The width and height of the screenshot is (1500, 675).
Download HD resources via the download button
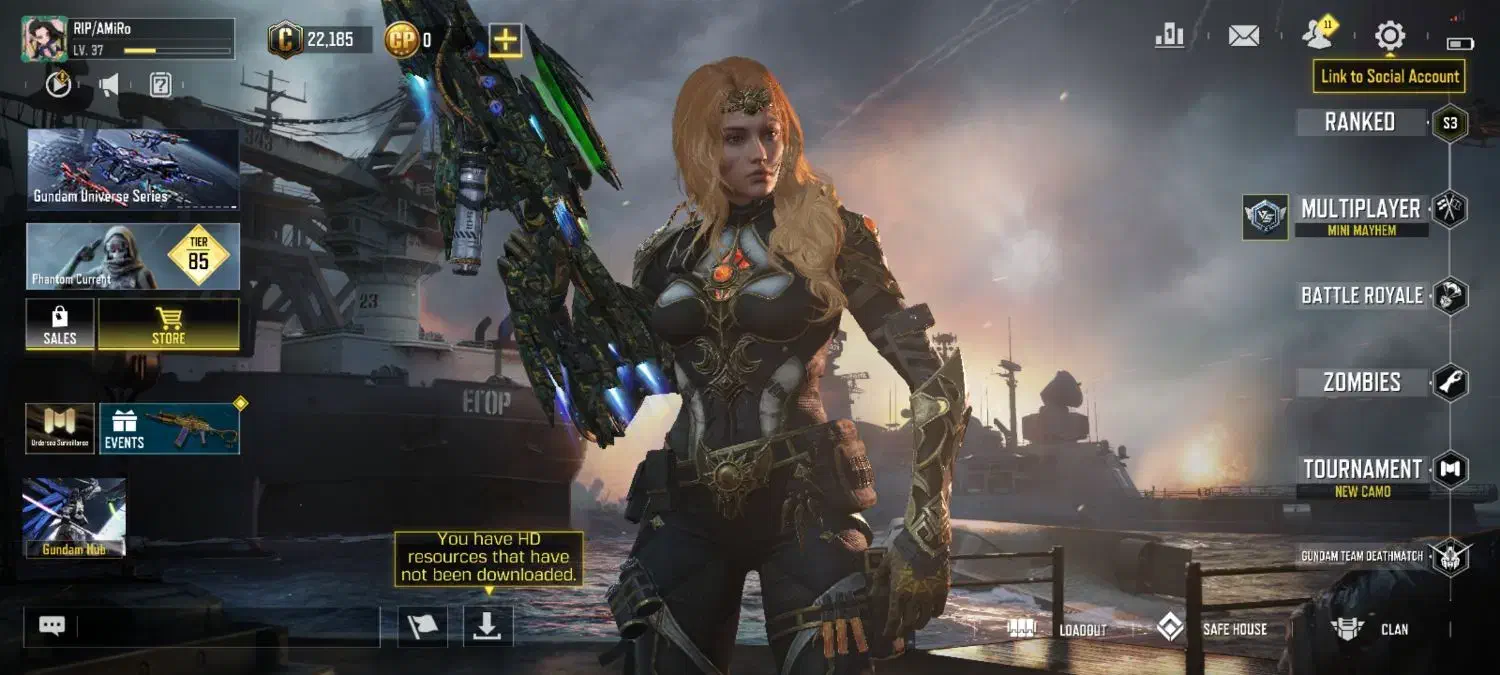(x=487, y=626)
